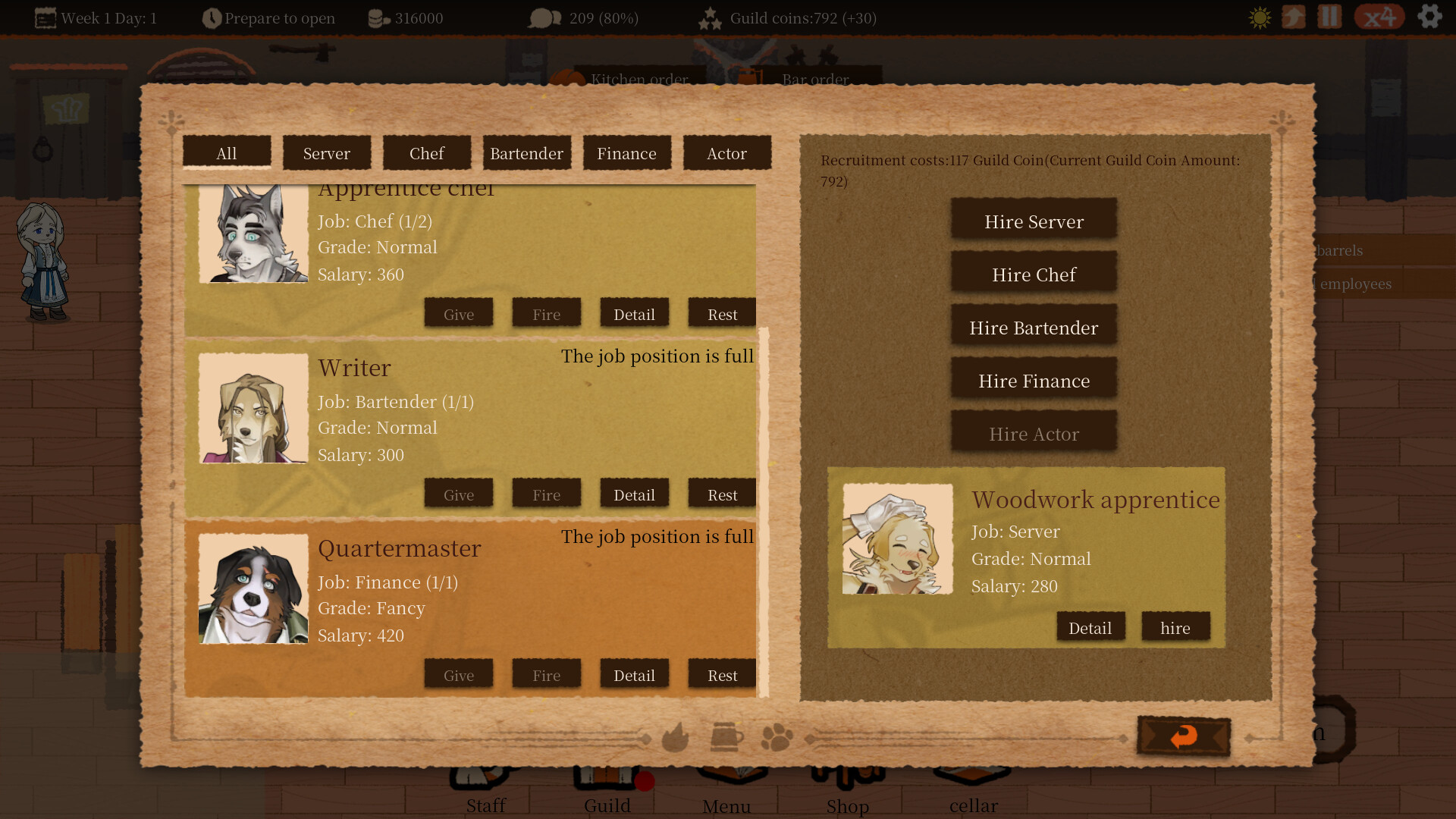Select the beer mug icon at panel bottom
This screenshot has height=819, width=1456.
[x=727, y=737]
